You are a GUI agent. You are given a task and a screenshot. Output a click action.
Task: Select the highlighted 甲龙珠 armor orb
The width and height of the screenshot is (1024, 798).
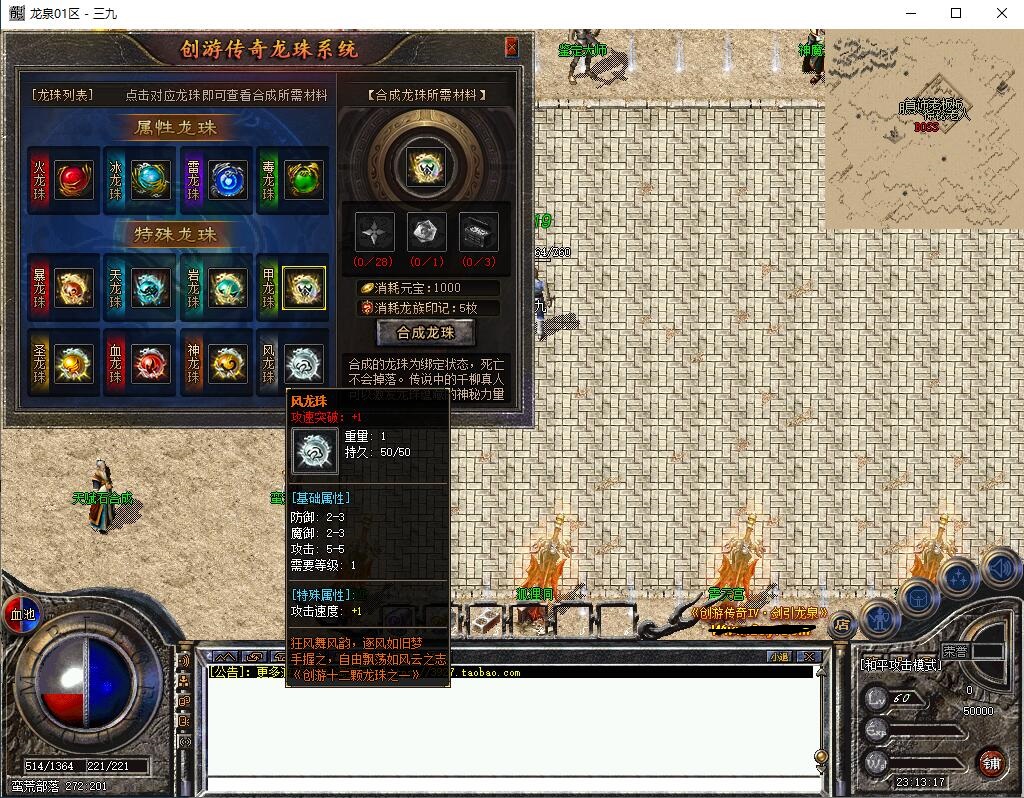point(303,288)
